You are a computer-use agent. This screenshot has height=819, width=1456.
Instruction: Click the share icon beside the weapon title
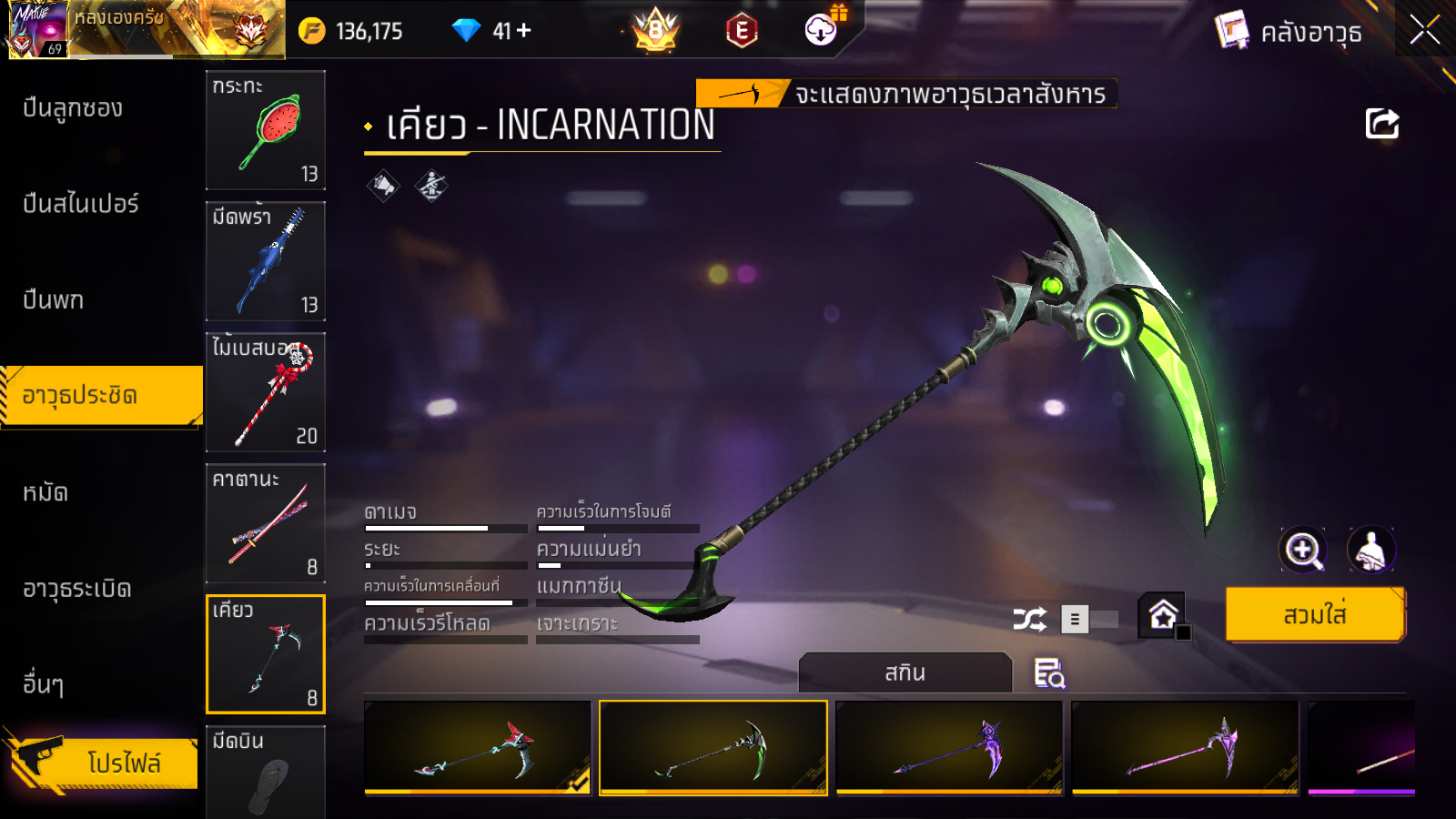1381,124
